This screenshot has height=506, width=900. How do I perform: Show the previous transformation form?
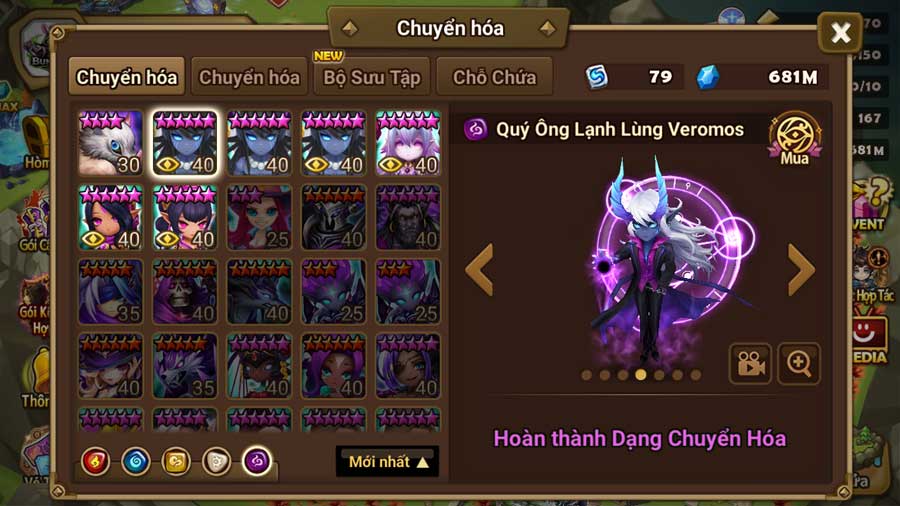tap(480, 269)
